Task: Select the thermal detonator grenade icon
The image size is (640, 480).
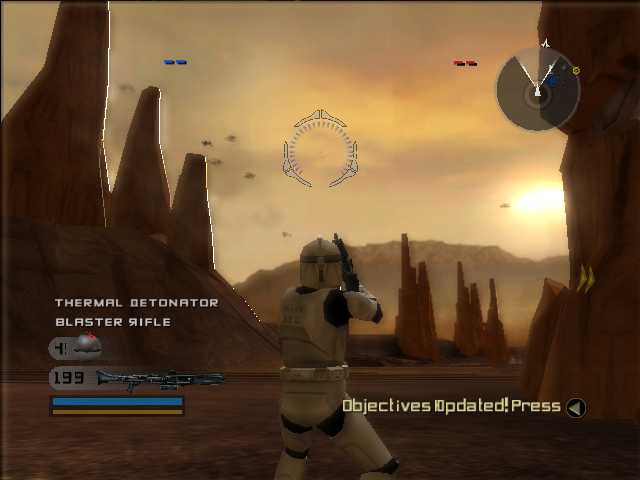Action: 88,347
